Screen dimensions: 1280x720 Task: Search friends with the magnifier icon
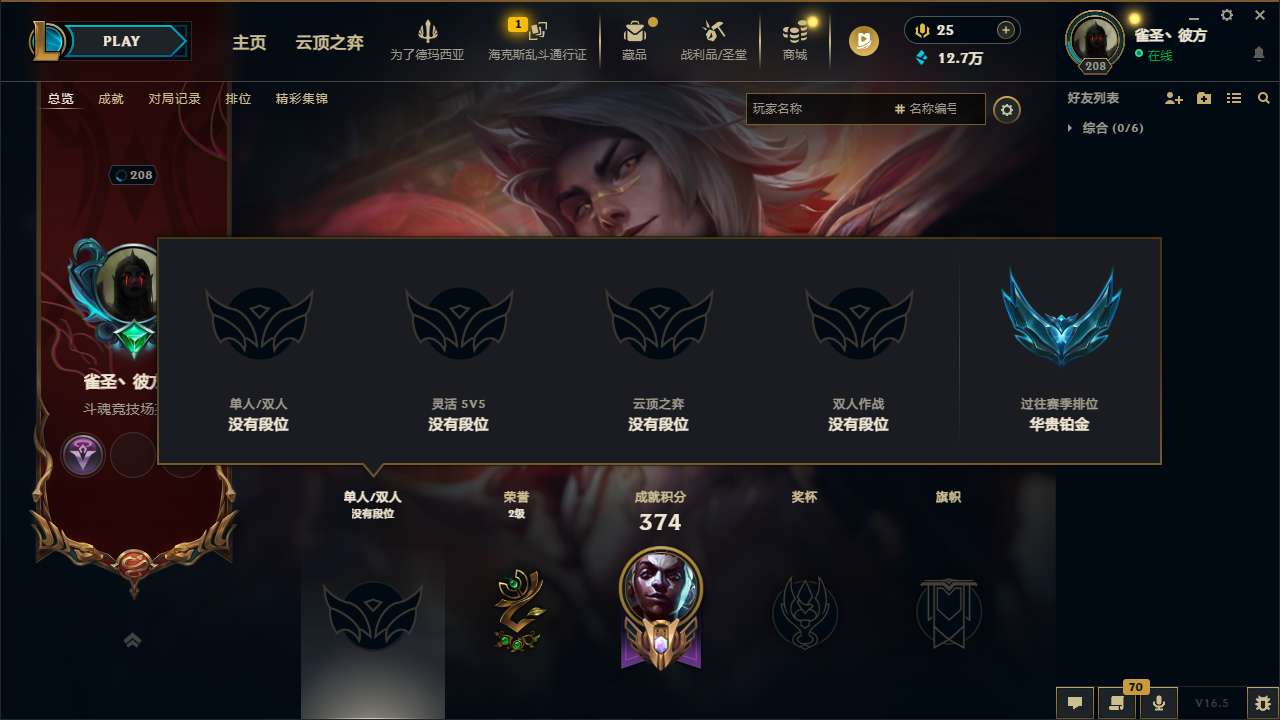(1264, 98)
